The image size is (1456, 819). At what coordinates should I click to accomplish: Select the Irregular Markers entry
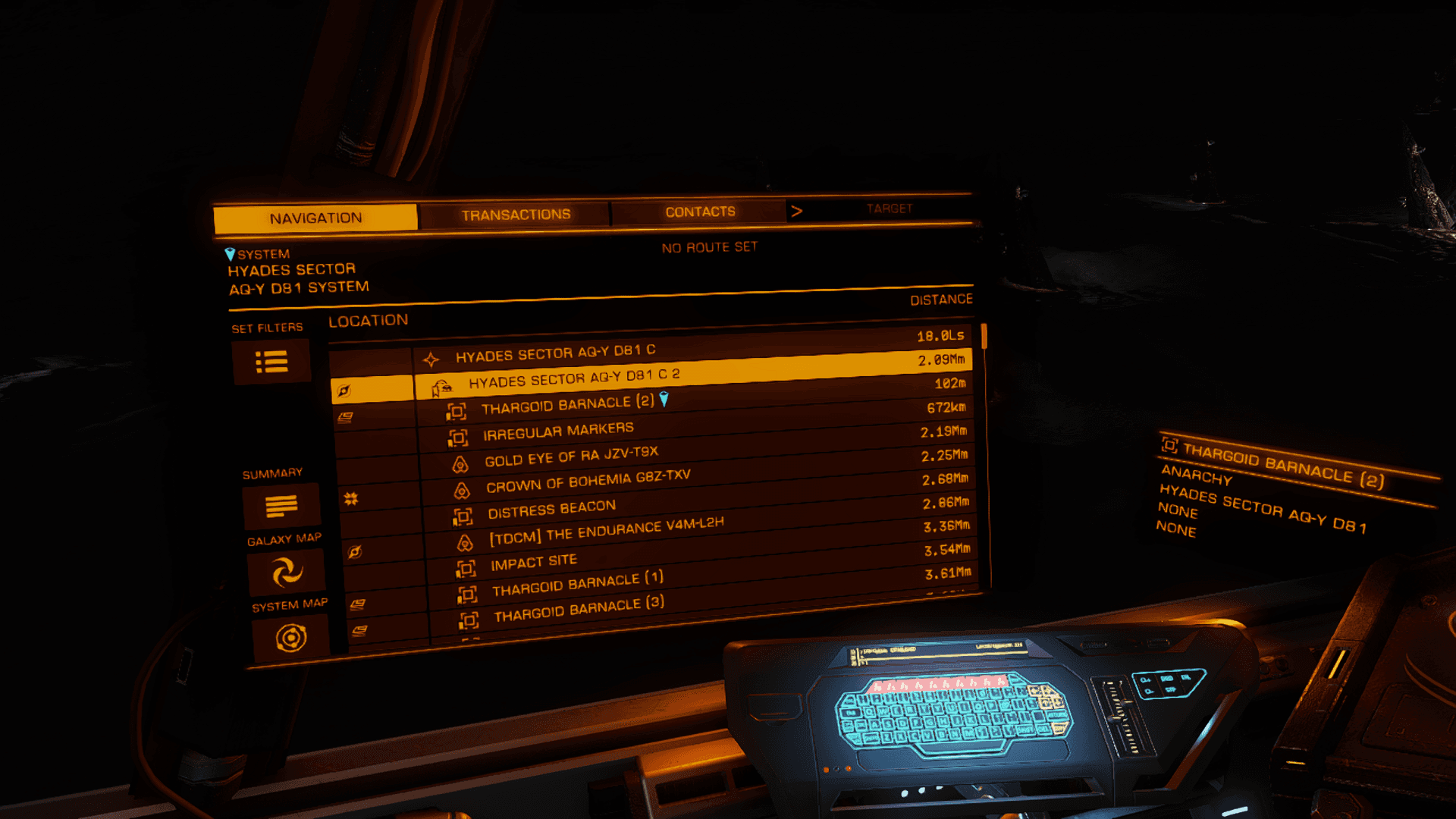558,431
